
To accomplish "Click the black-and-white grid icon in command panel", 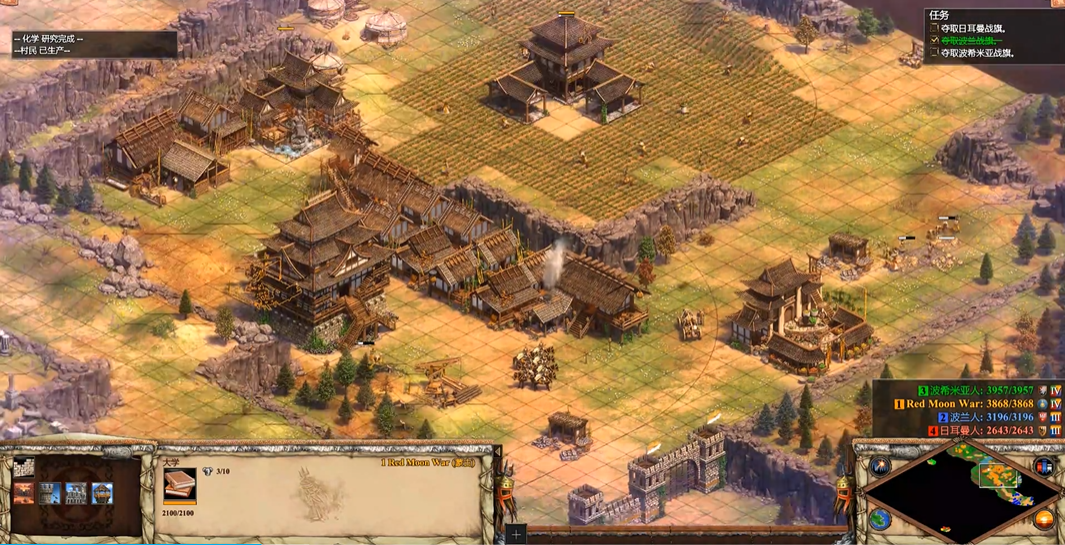I will pyautogui.click(x=24, y=469).
